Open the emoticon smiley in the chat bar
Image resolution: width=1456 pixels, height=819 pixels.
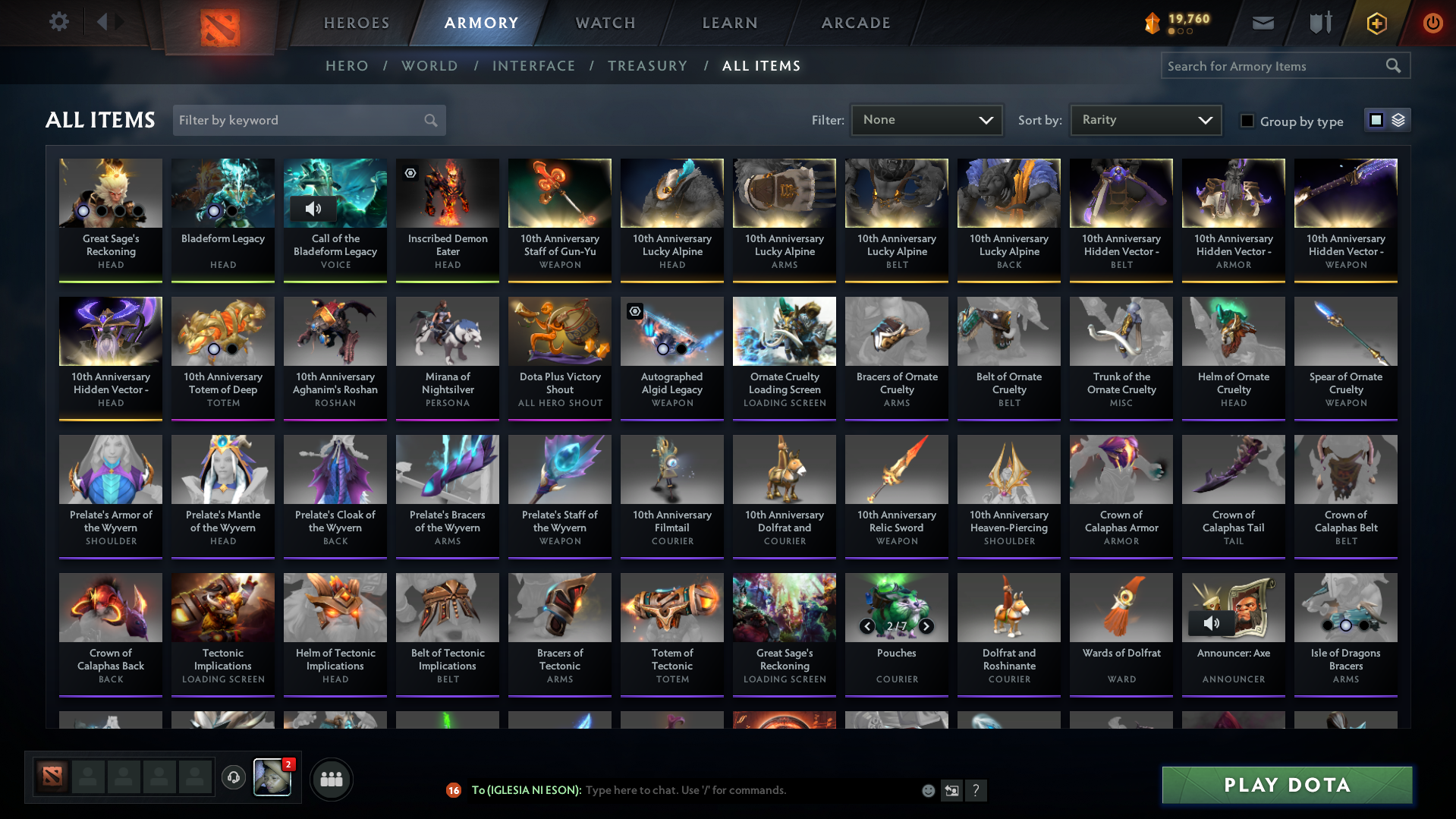927,790
